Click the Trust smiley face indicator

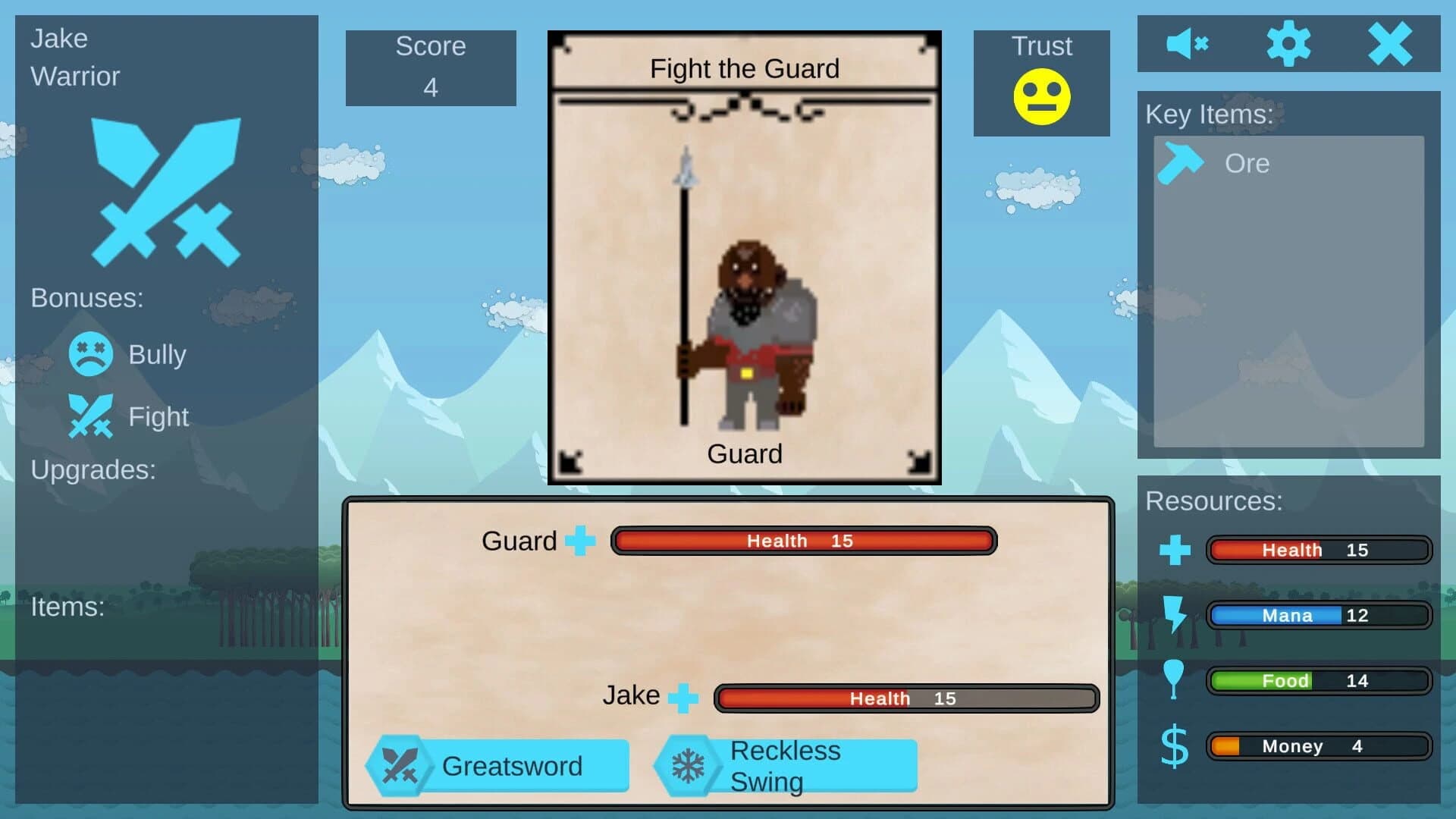click(x=1041, y=95)
